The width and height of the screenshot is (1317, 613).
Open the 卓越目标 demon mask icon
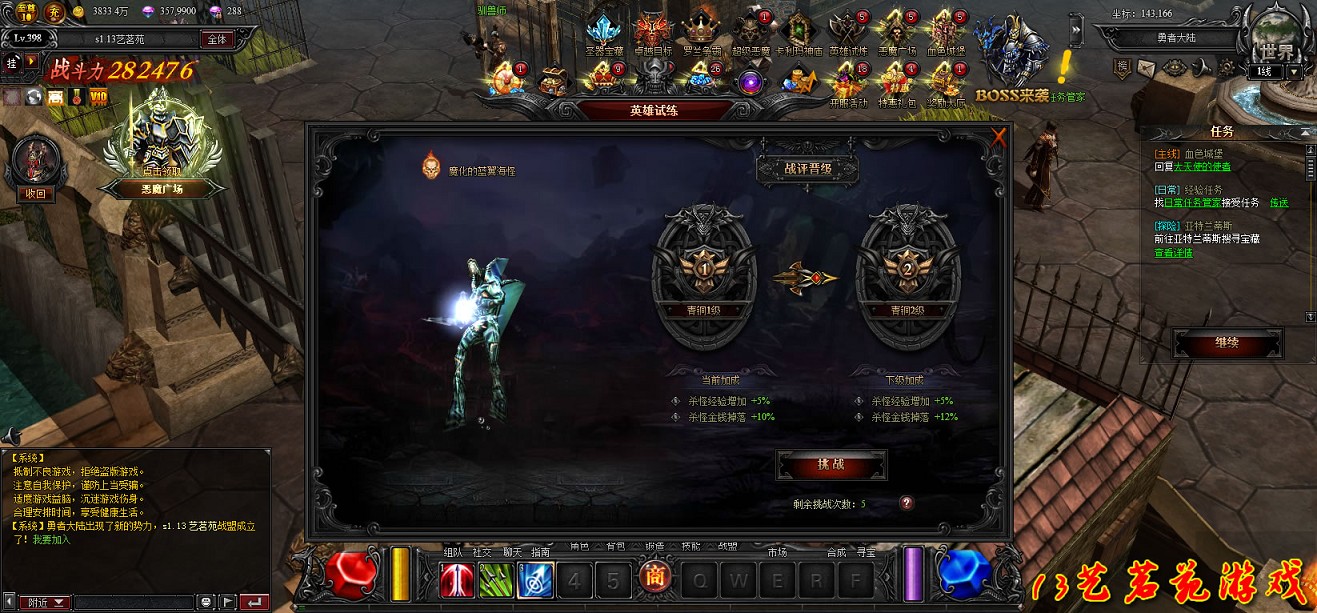pos(651,31)
